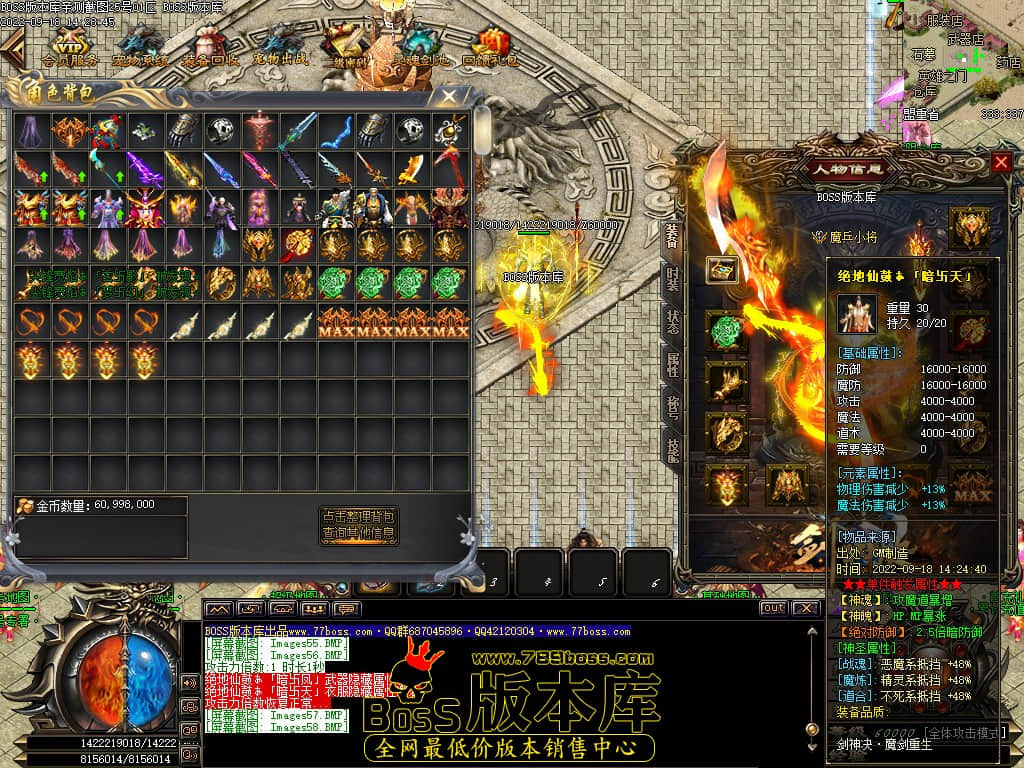Activate 宠物出战 pet battle icon
The width and height of the screenshot is (1024, 768).
pyautogui.click(x=280, y=47)
